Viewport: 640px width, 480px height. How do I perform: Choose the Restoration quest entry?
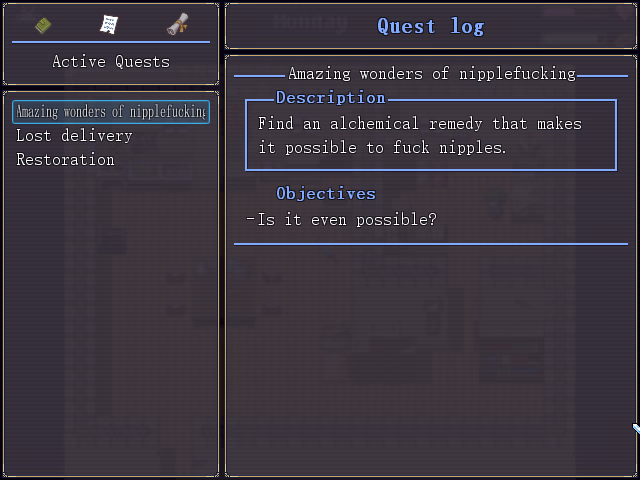tap(65, 160)
